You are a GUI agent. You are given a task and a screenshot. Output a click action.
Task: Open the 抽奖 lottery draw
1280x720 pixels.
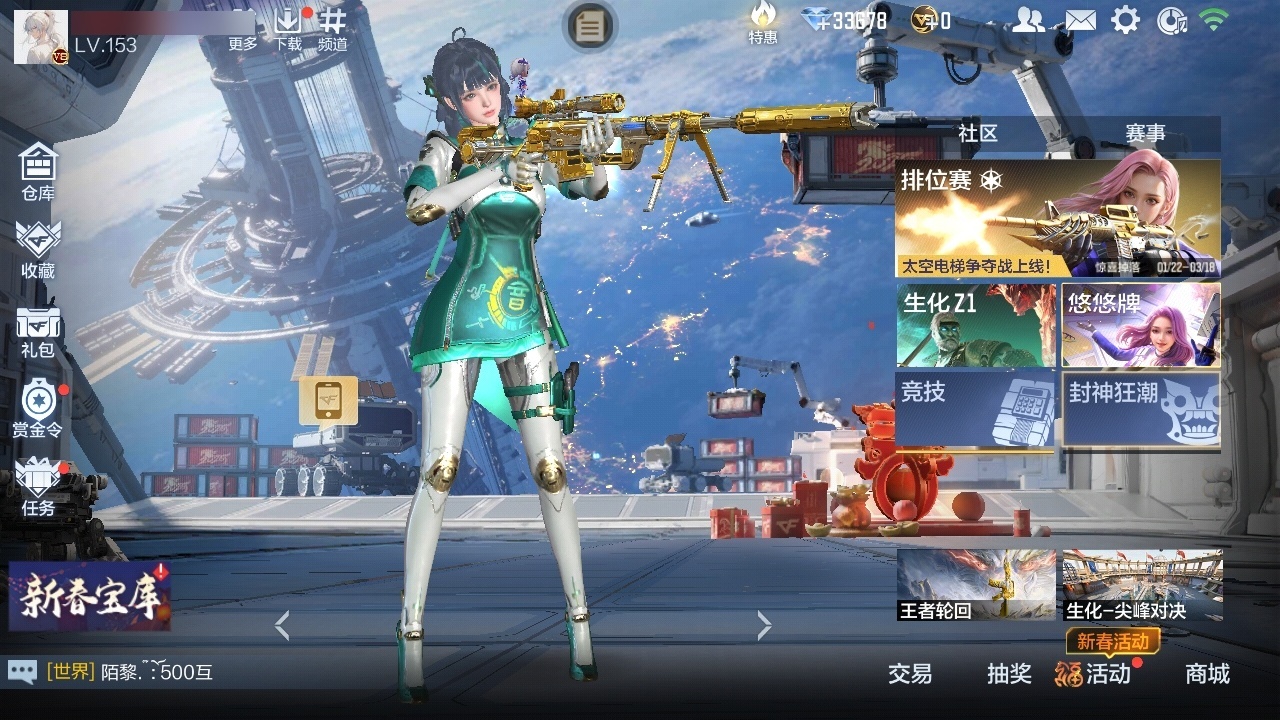point(1009,674)
